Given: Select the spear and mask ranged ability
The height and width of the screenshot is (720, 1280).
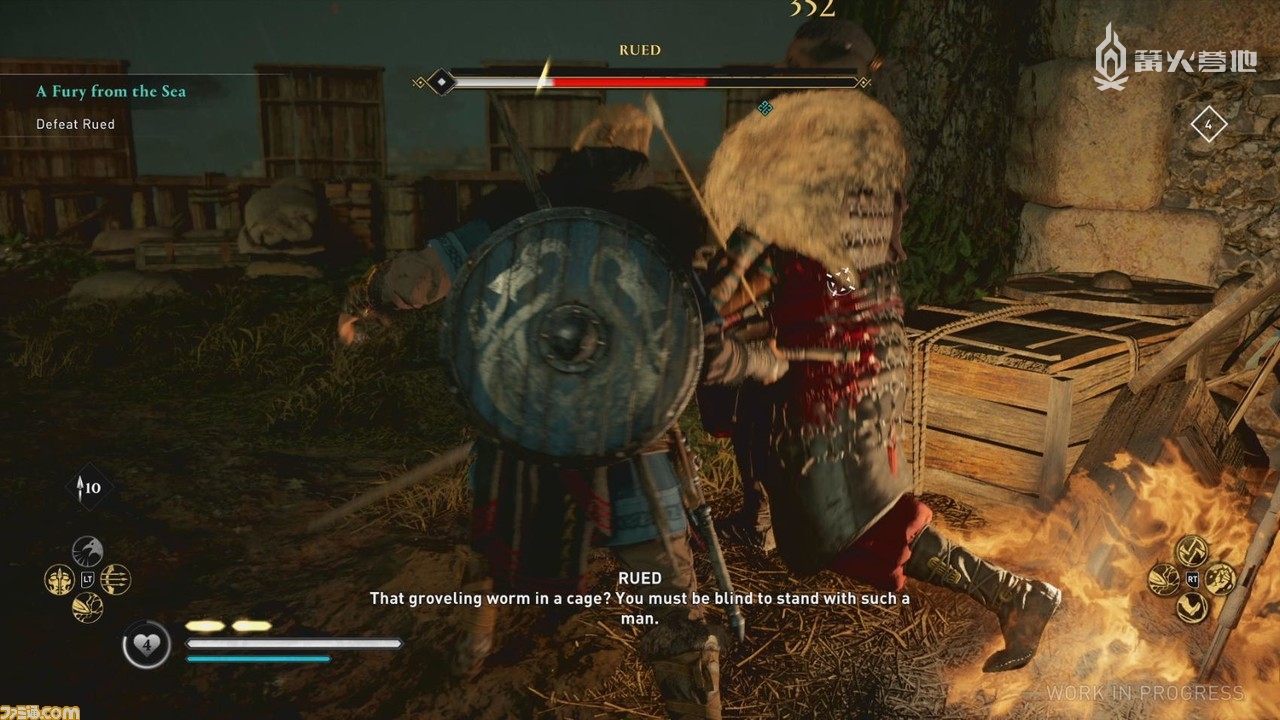Looking at the screenshot, I should pyautogui.click(x=59, y=579).
